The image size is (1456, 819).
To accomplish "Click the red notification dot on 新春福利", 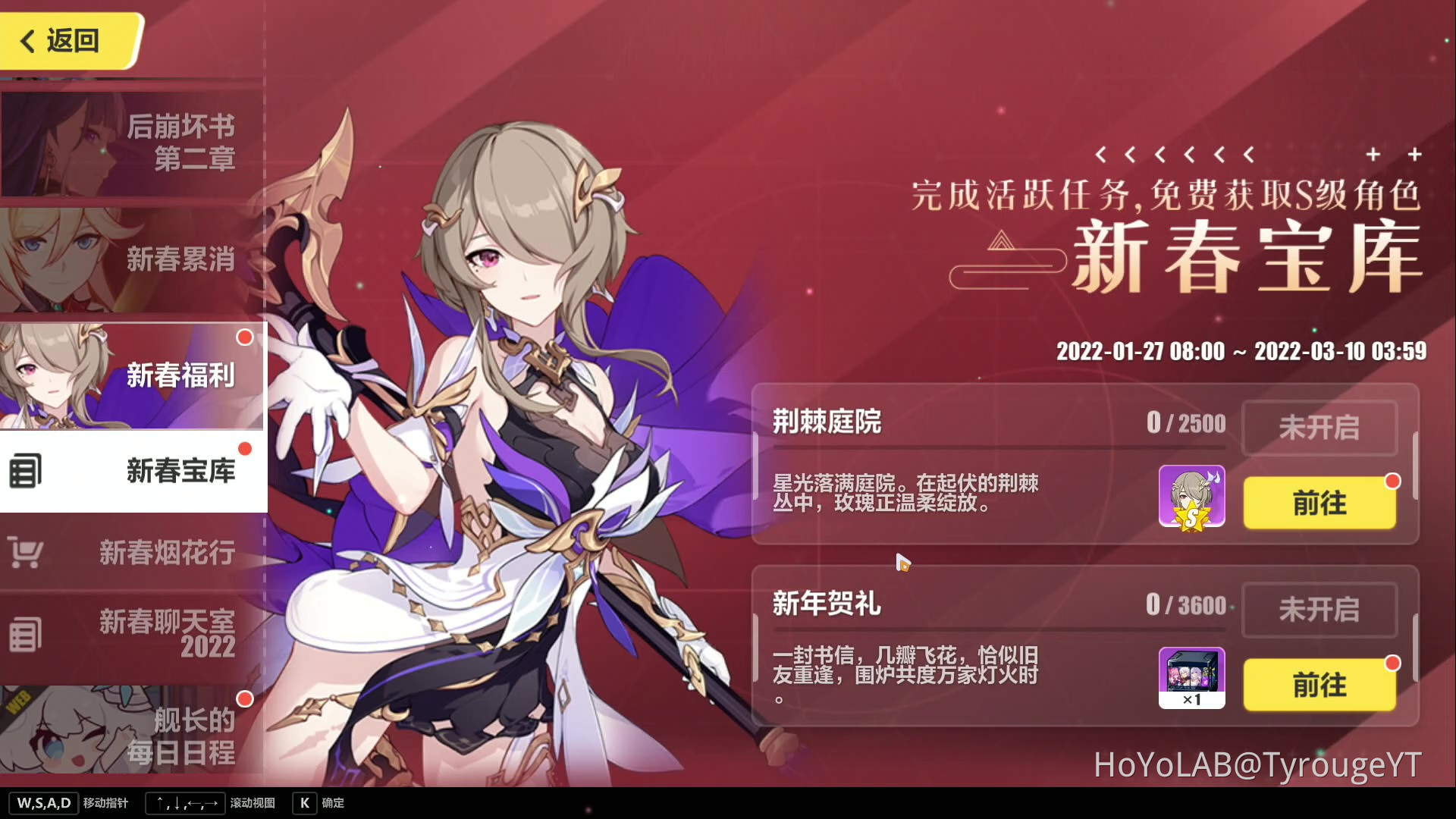I will [x=244, y=337].
